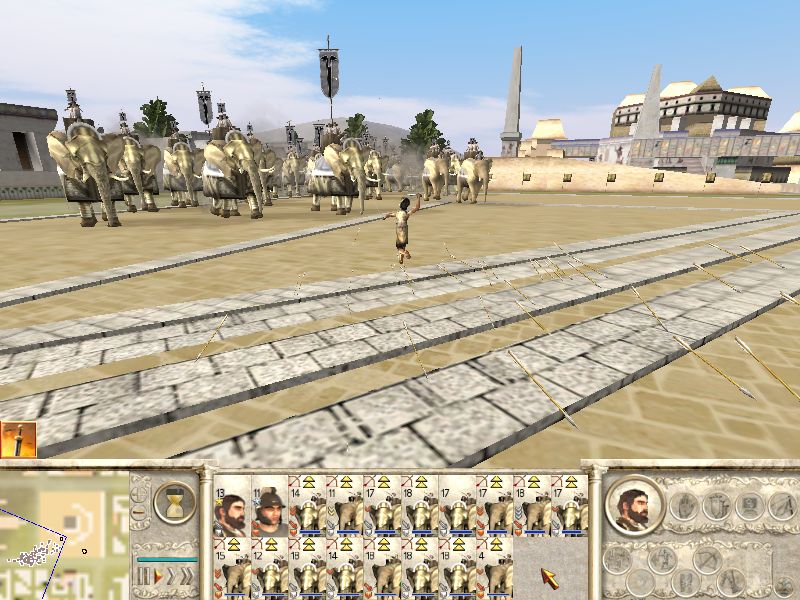This screenshot has width=800, height=600.
Task: Set battle speed to normal play
Action: point(157,577)
